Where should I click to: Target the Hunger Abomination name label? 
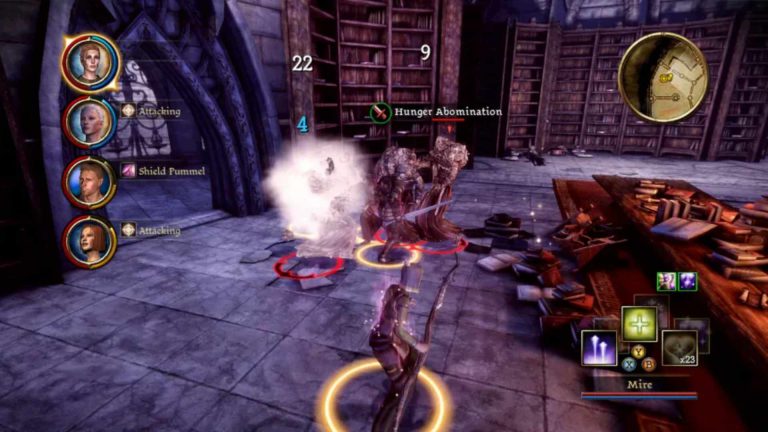447,112
